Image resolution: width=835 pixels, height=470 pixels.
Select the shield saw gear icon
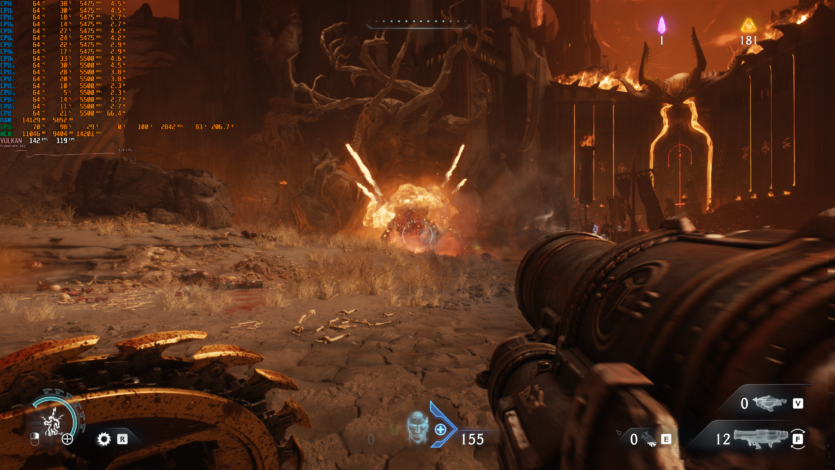pyautogui.click(x=103, y=438)
